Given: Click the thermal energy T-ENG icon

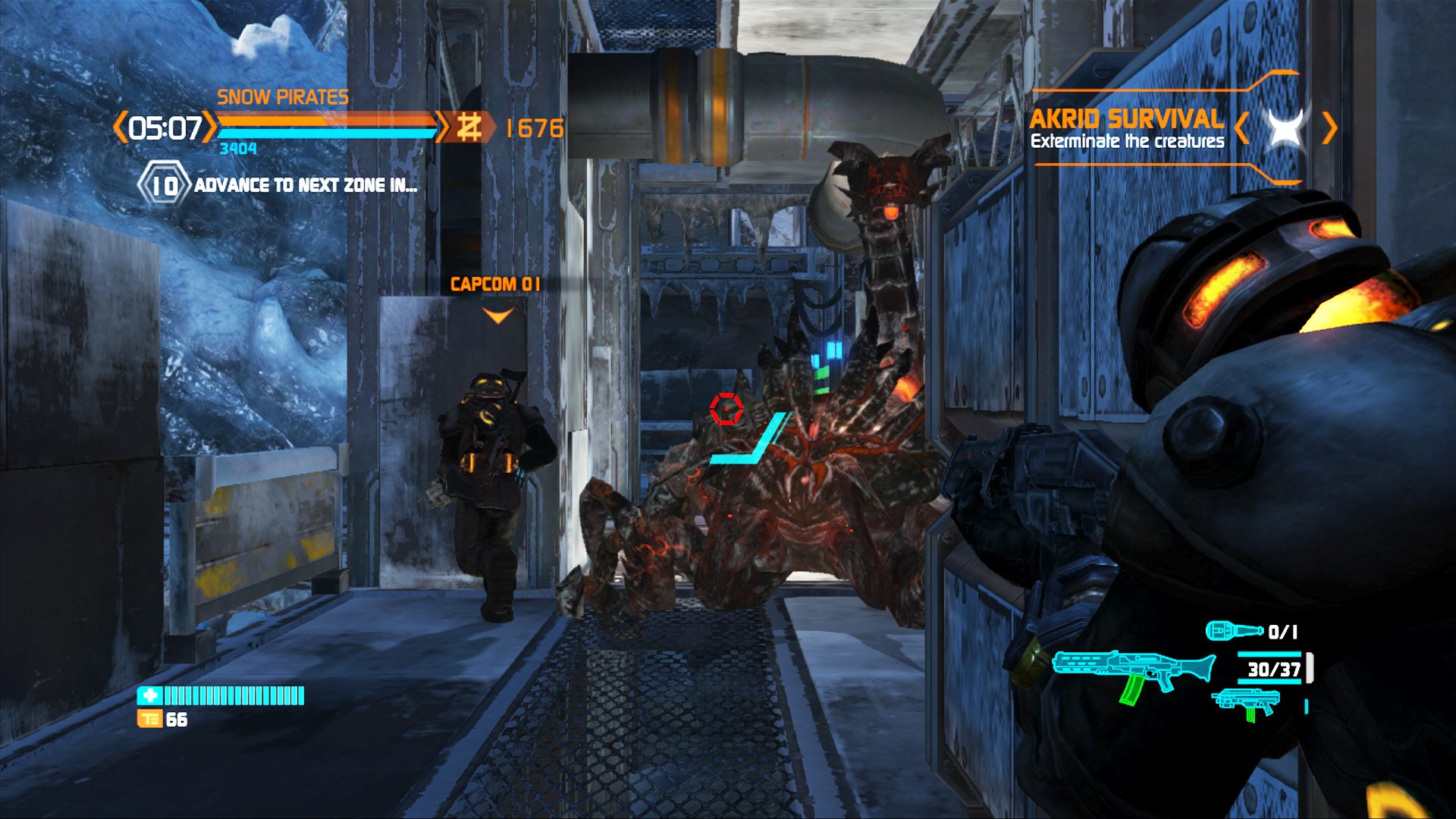Looking at the screenshot, I should coord(149,719).
